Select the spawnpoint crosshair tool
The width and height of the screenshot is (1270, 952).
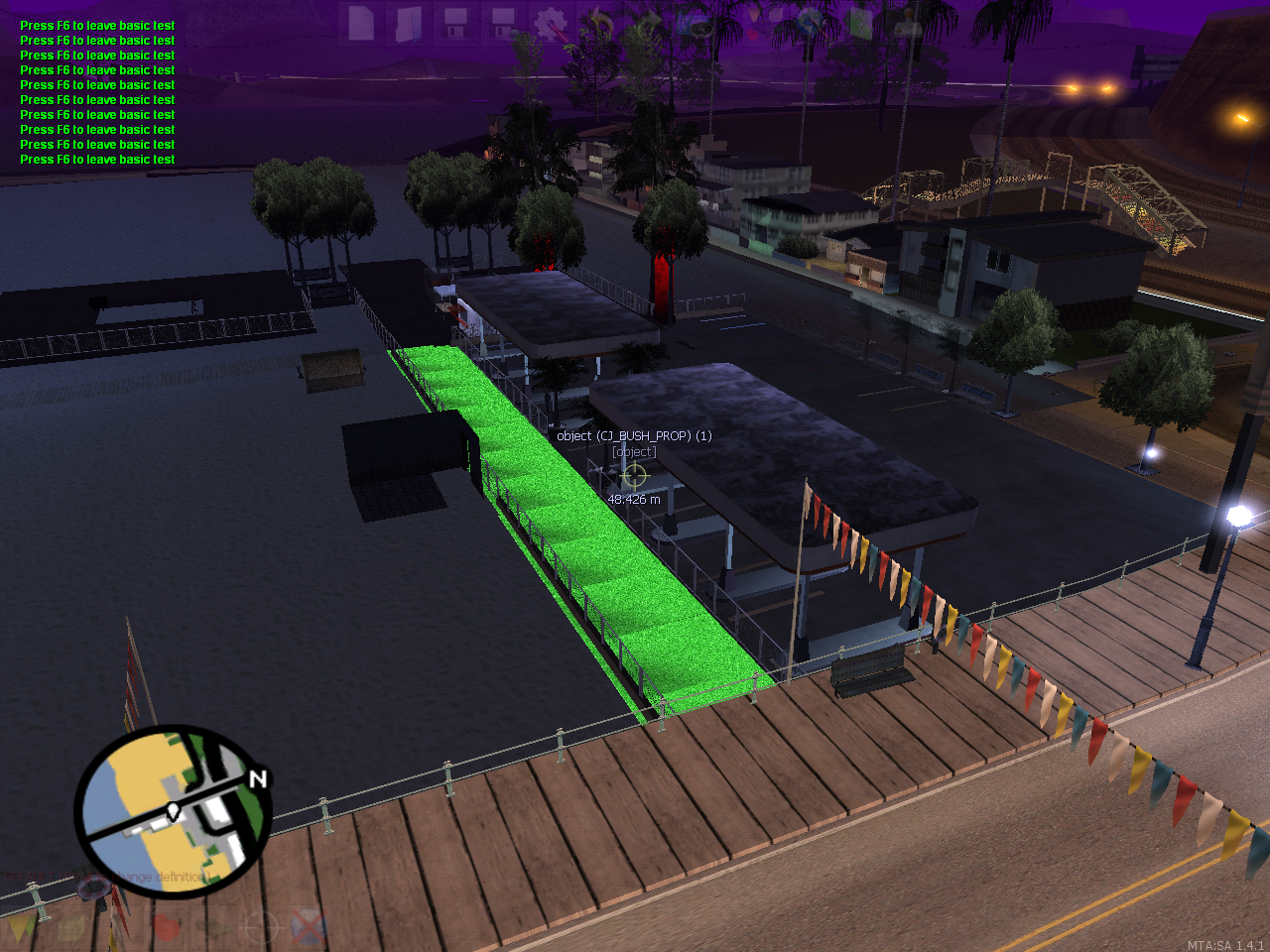click(x=263, y=927)
